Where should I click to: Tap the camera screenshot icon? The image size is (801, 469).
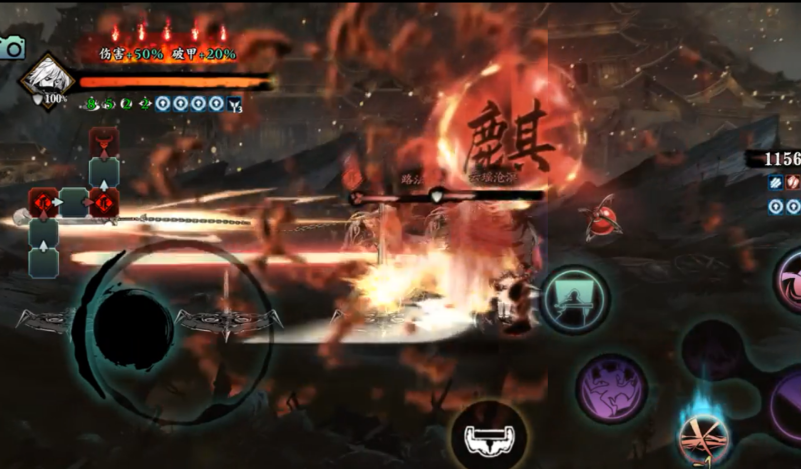pyautogui.click(x=11, y=47)
